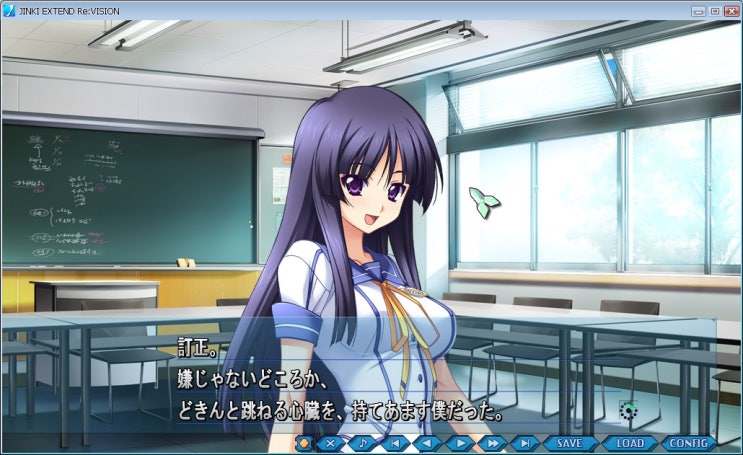Click the music note button
This screenshot has height=455, width=743.
pyautogui.click(x=364, y=443)
